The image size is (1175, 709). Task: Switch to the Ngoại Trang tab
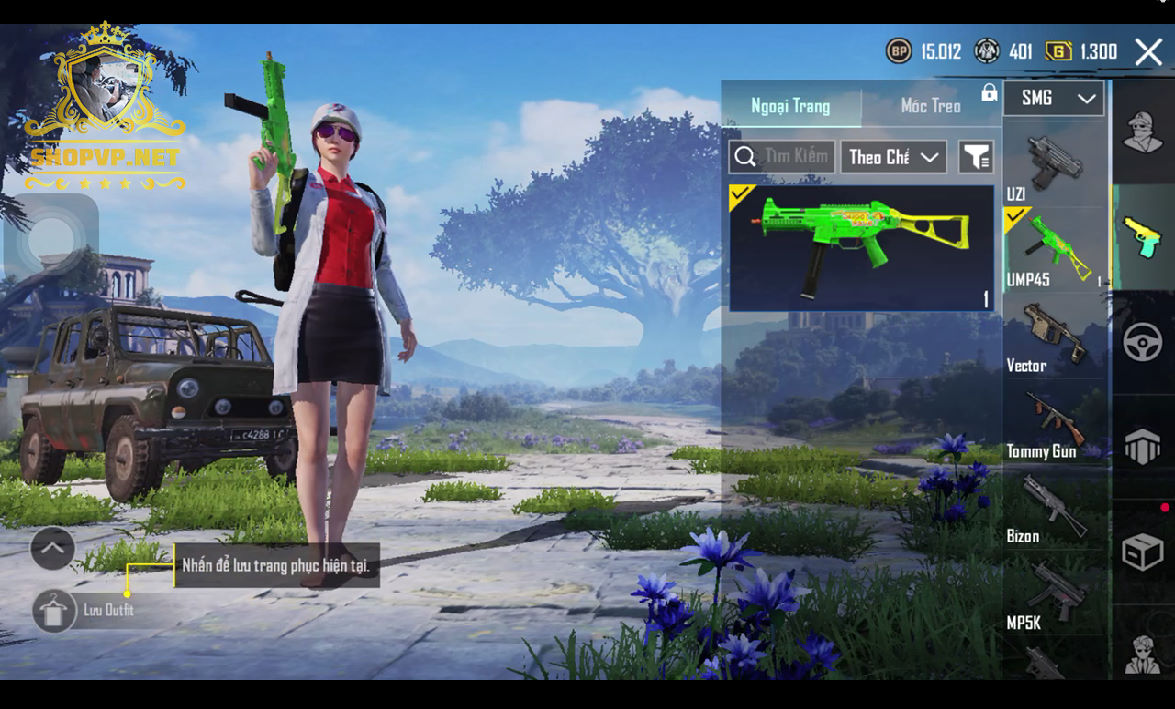[x=791, y=106]
